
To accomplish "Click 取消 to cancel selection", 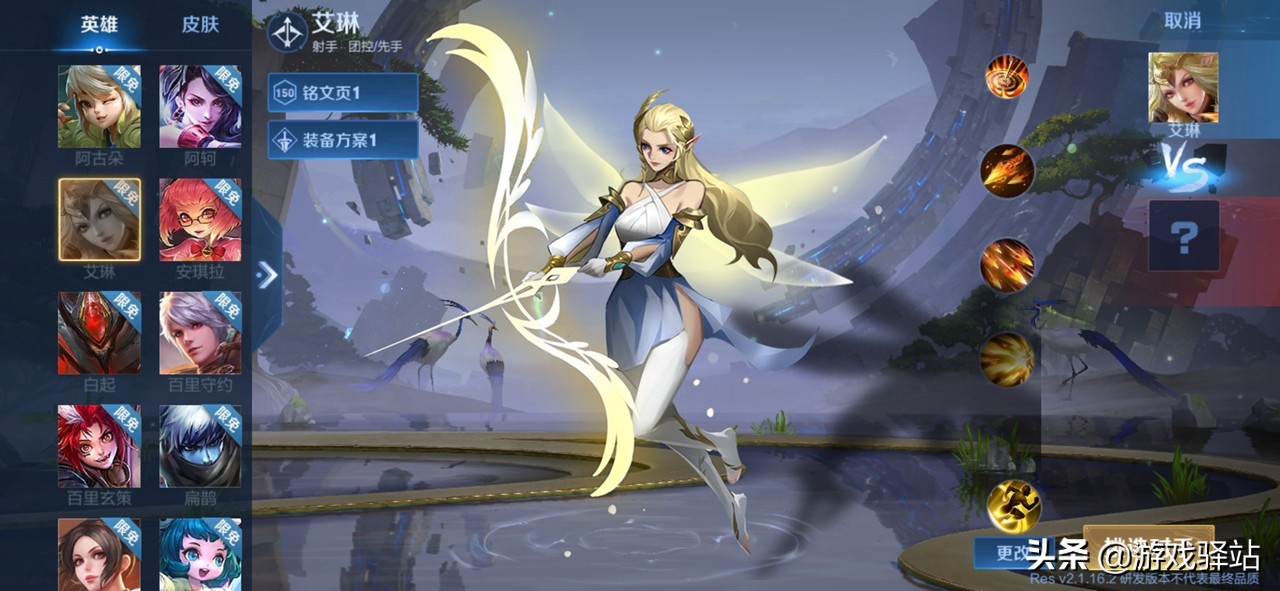I will (x=1183, y=21).
